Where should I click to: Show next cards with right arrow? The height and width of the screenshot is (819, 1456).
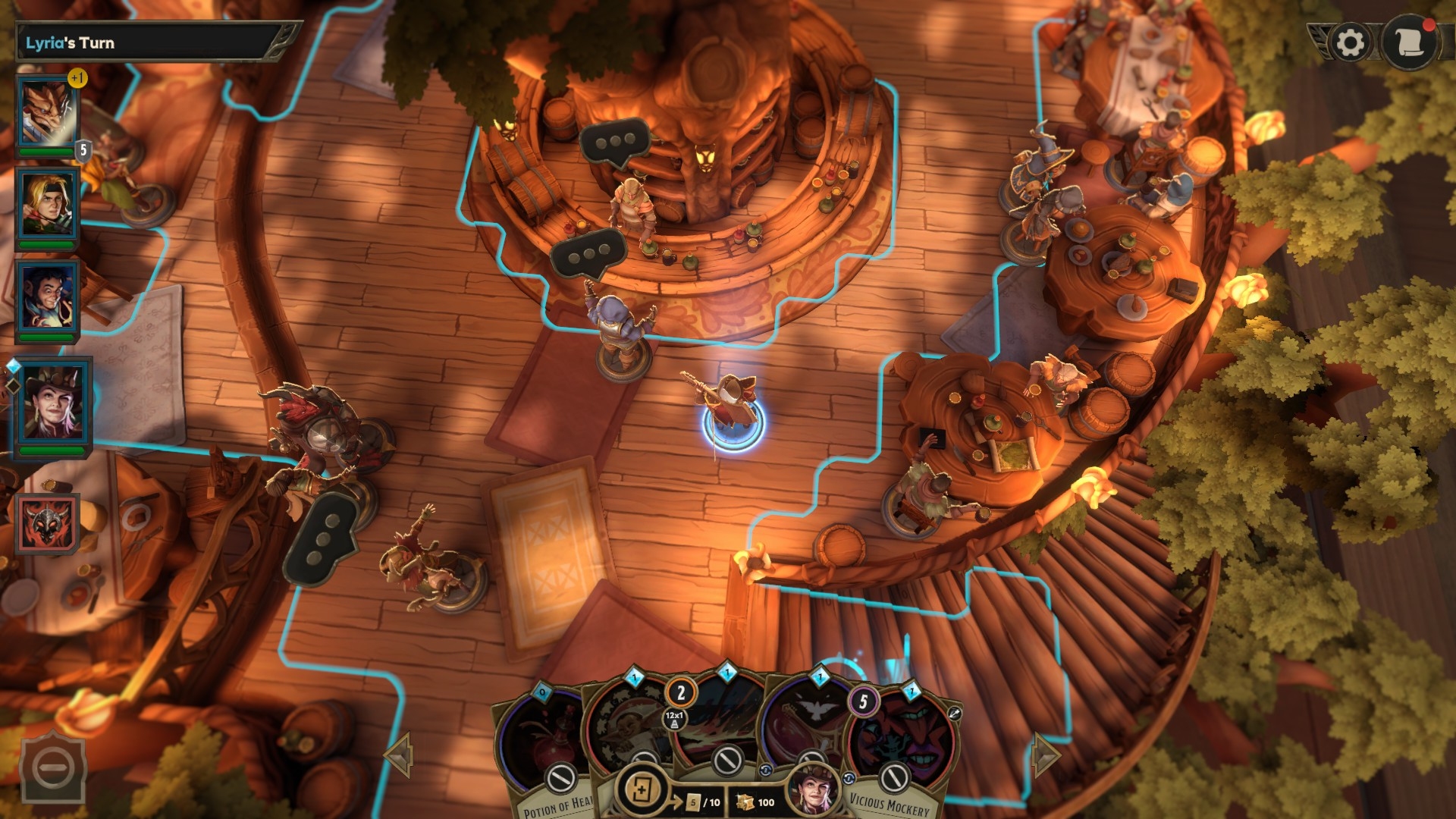1045,755
